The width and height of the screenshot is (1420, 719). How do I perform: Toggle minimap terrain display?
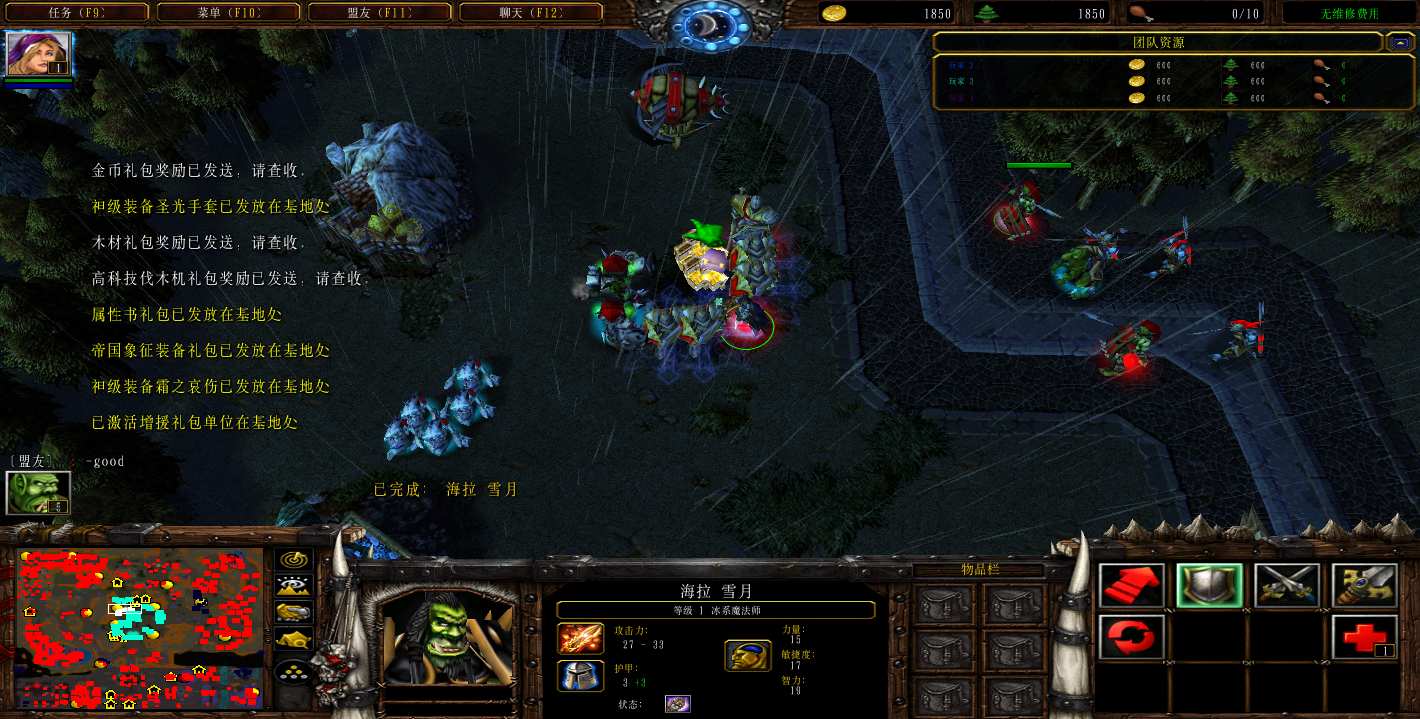click(x=294, y=586)
